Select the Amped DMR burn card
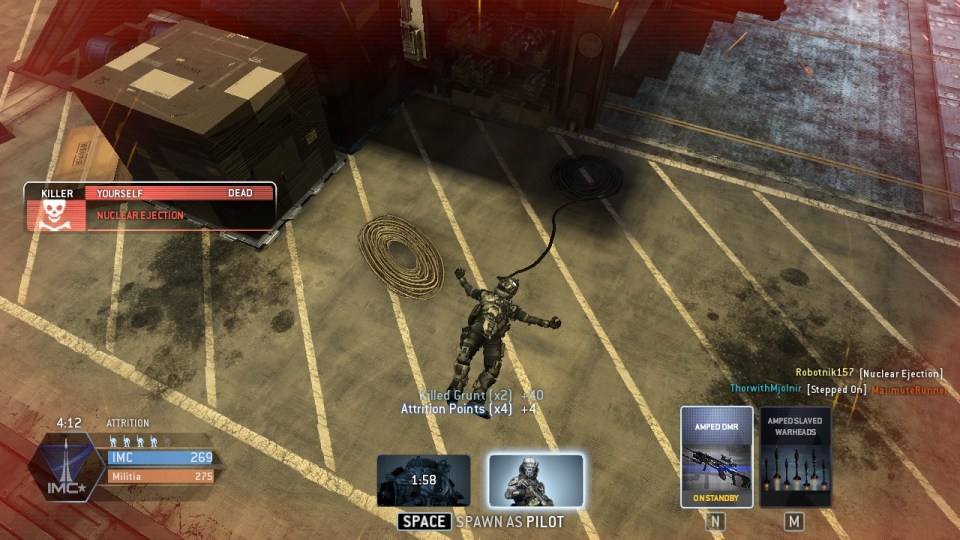960x540 pixels. tap(716, 457)
